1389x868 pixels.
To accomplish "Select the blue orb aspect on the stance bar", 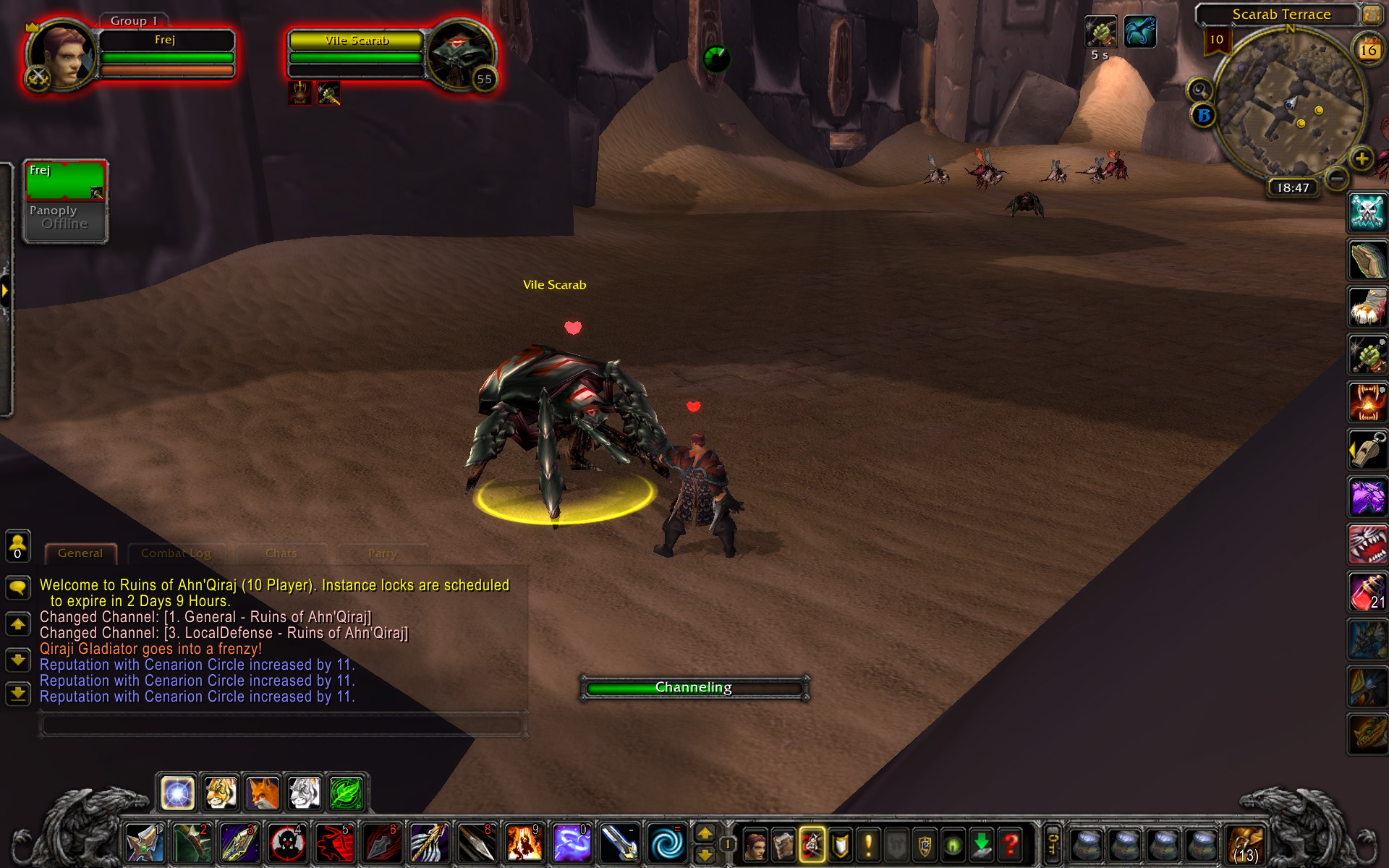I will coord(177,792).
